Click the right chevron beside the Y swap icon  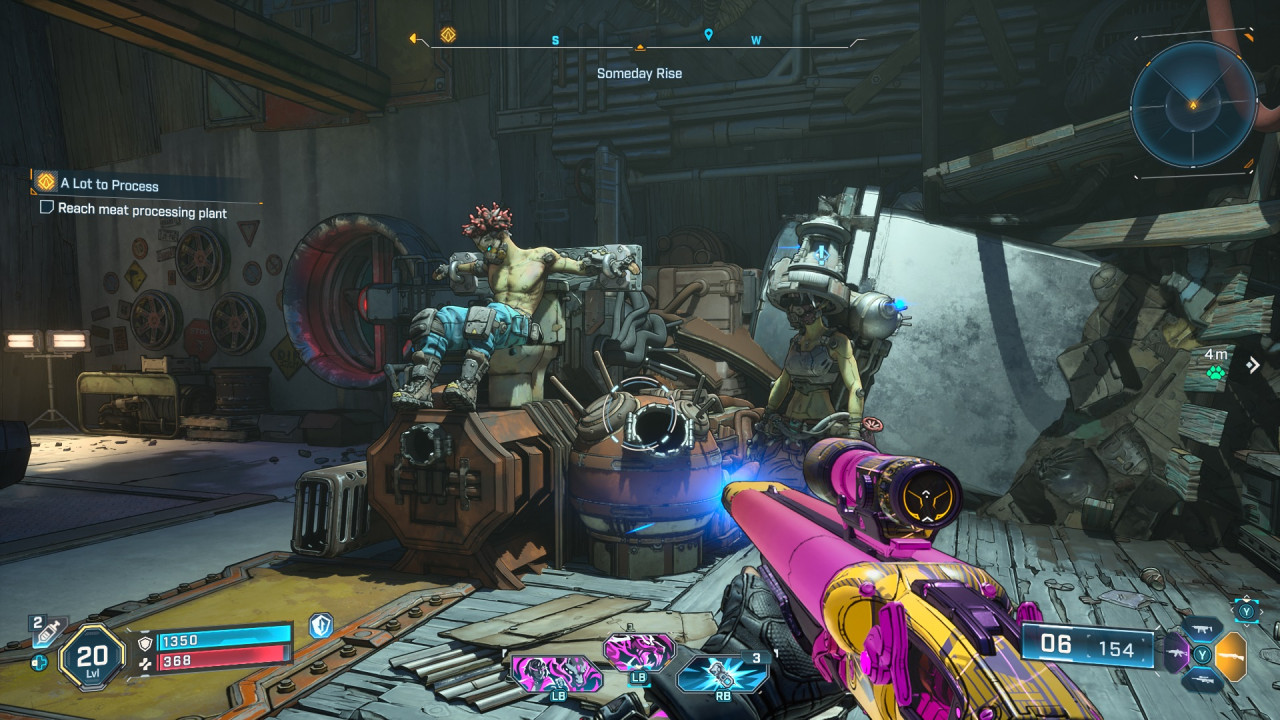point(1262,610)
